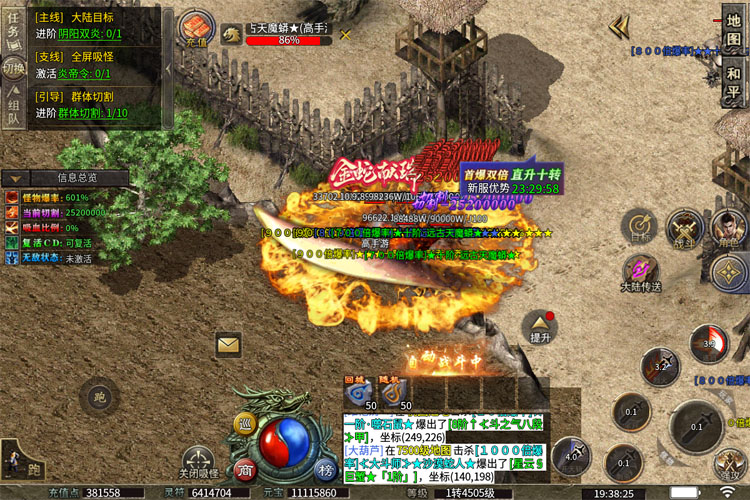
Task: Open the 充值 recharge shop icon
Action: 196,29
